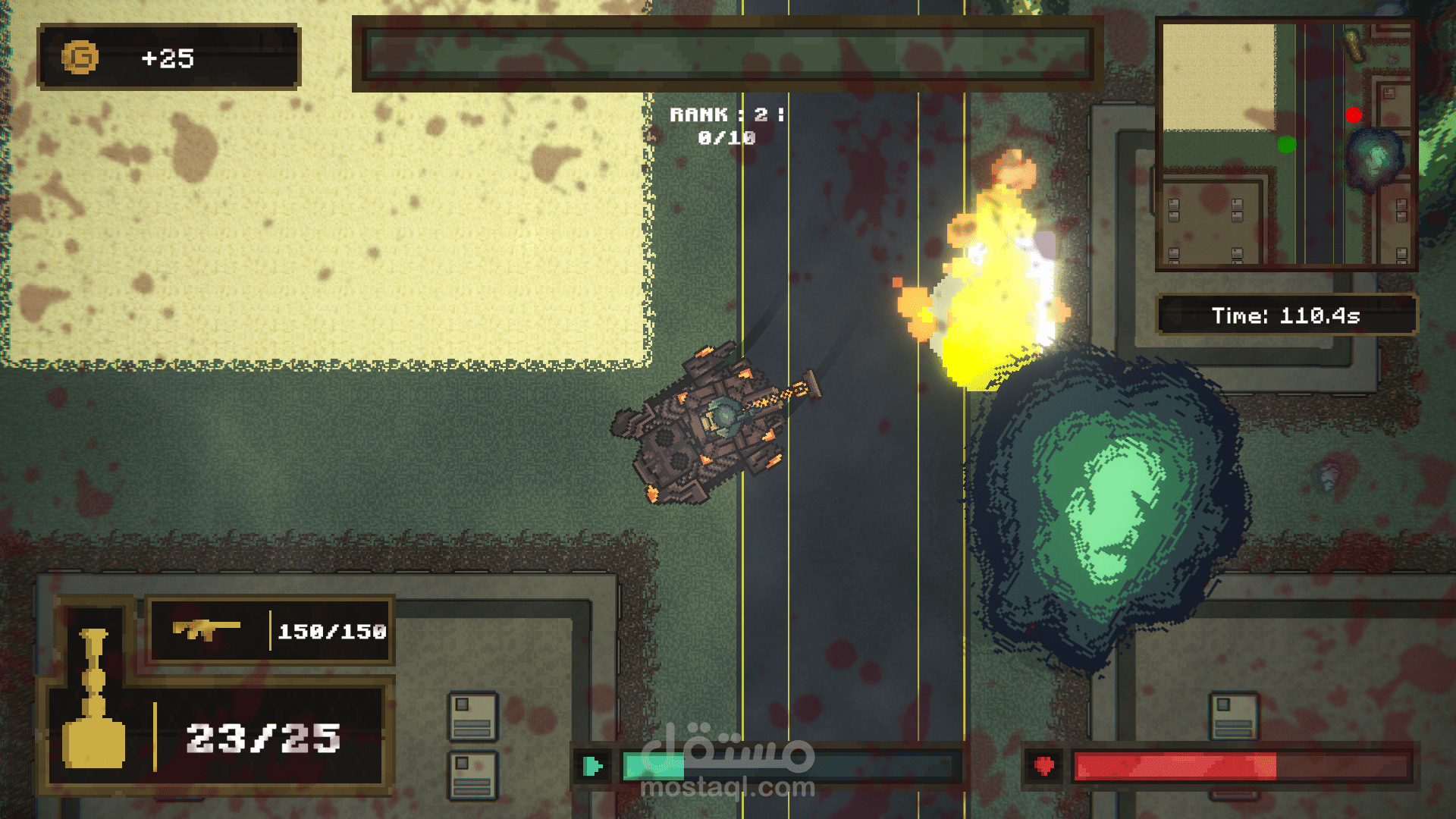The width and height of the screenshot is (1456, 819).
Task: Click the red marker on the minimap
Action: tap(1354, 115)
